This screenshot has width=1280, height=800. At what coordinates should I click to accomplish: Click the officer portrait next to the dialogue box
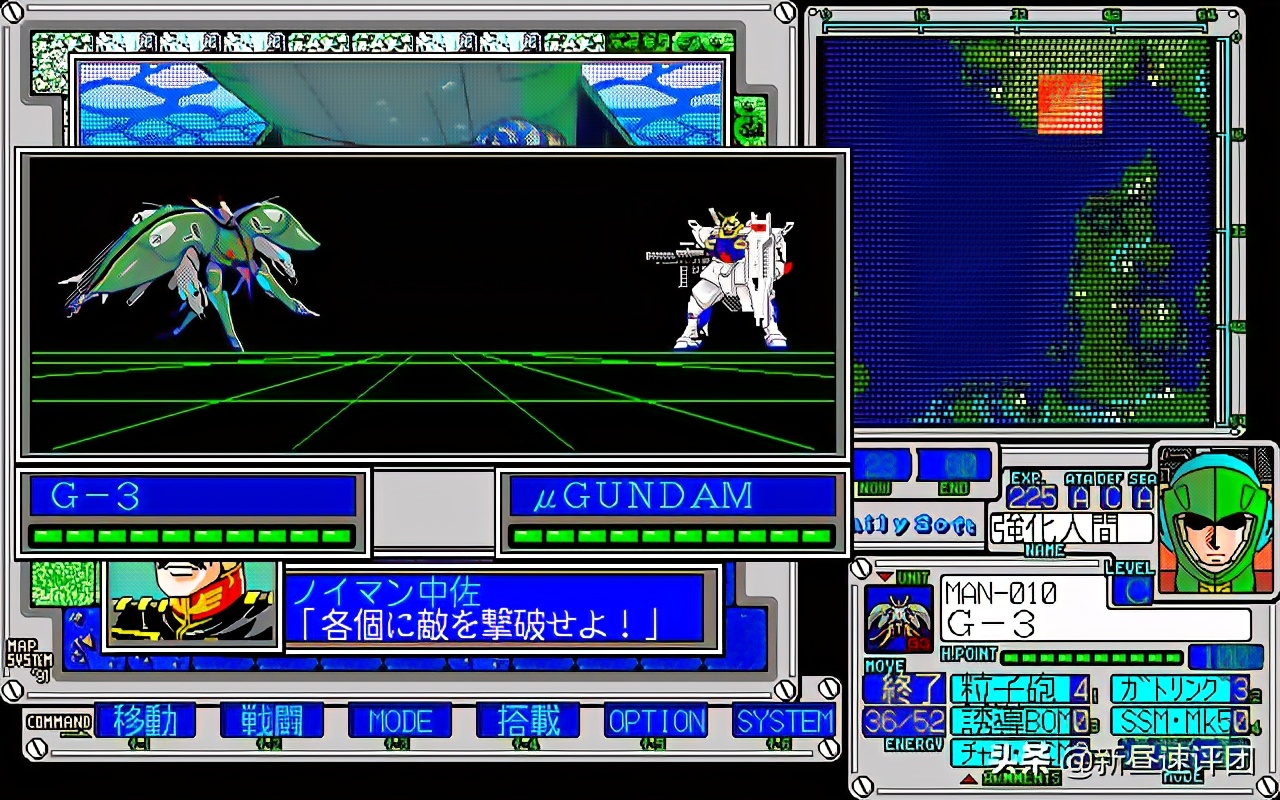tap(190, 605)
